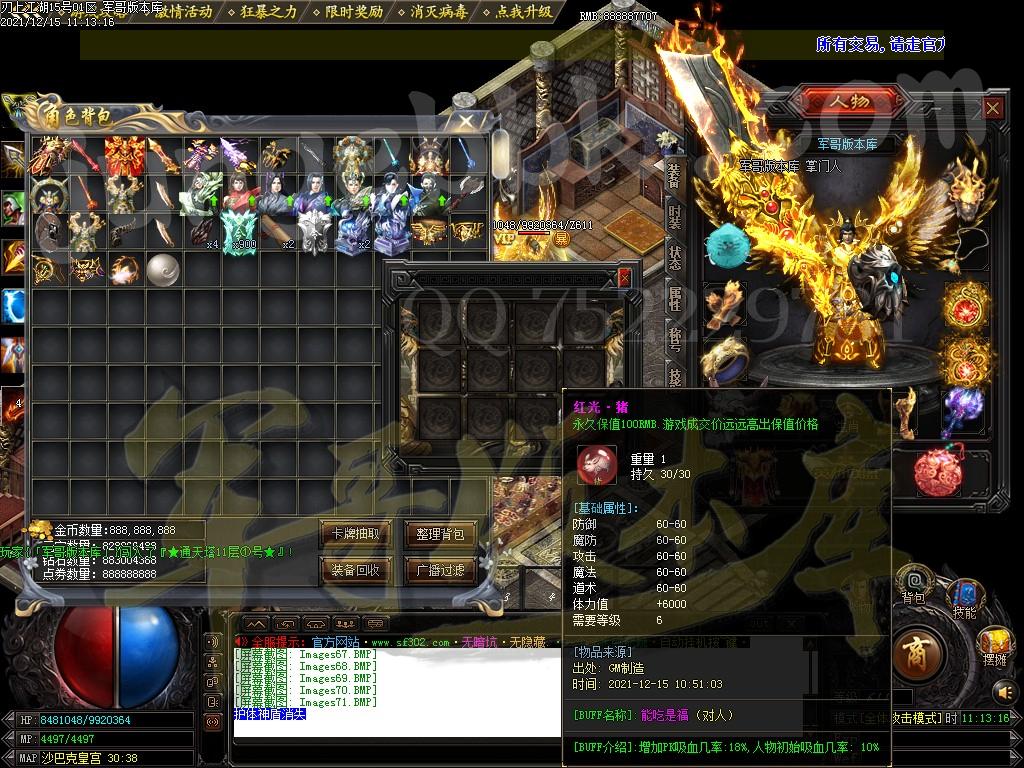Open the 摆摊 stall treasure chest icon
Image resolution: width=1024 pixels, height=768 pixels.
coord(994,646)
